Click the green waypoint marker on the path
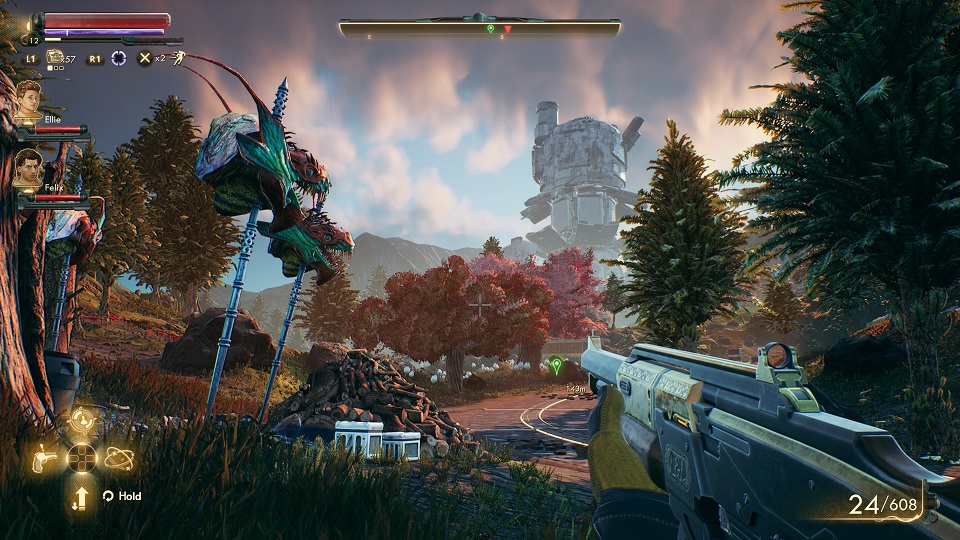960x540 pixels. point(557,366)
